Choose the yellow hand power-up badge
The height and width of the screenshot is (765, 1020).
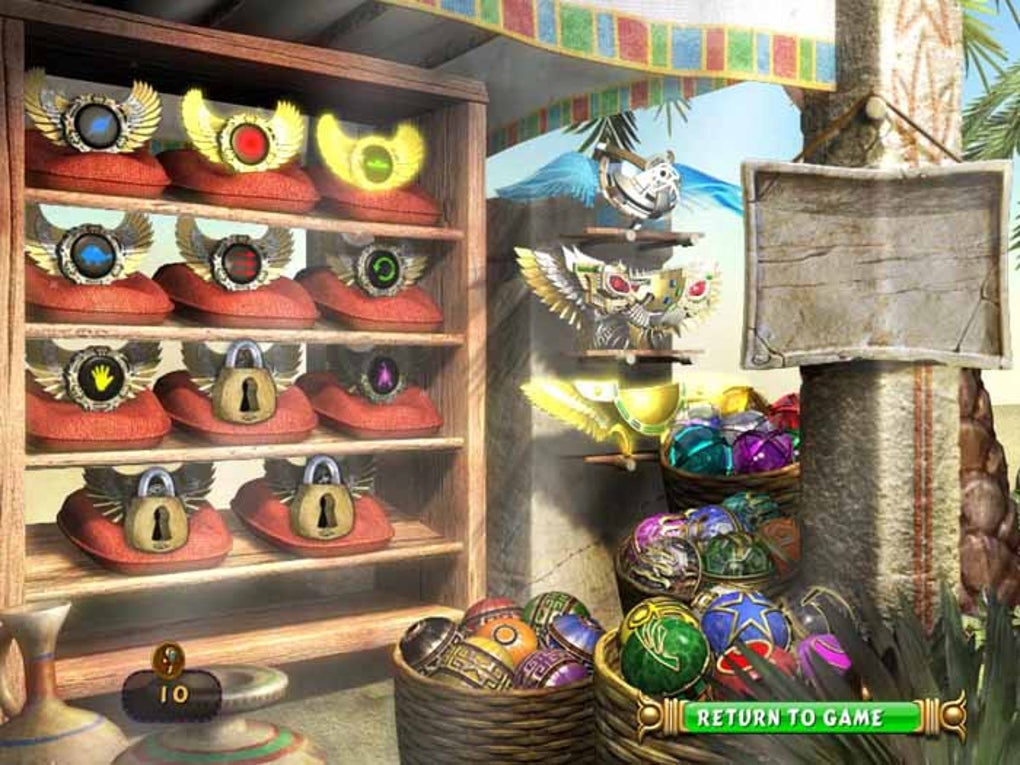(x=97, y=376)
